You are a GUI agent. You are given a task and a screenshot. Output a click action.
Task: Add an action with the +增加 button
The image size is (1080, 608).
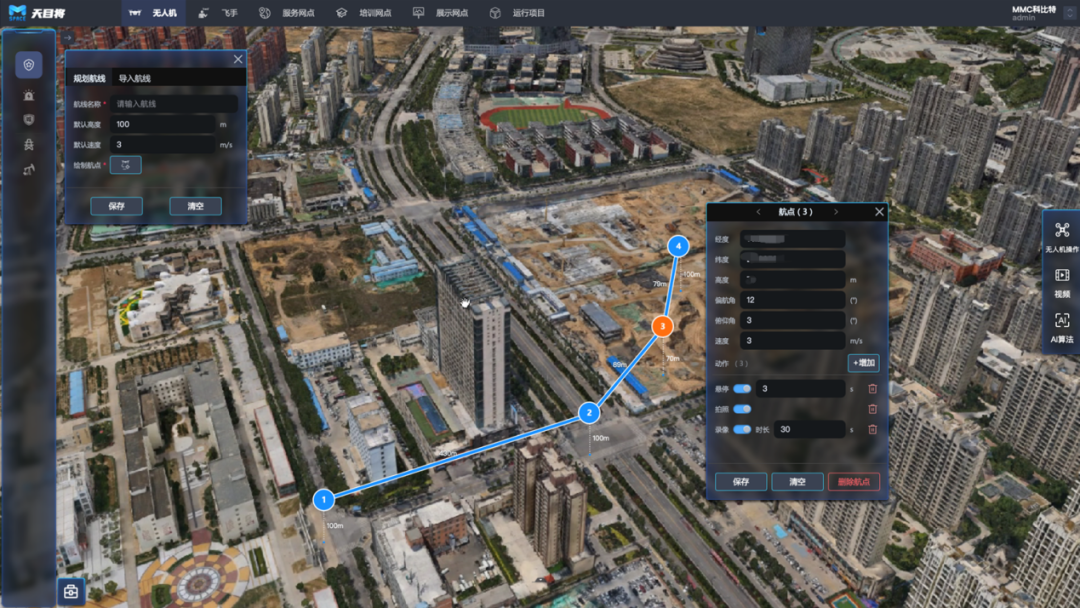click(x=864, y=363)
